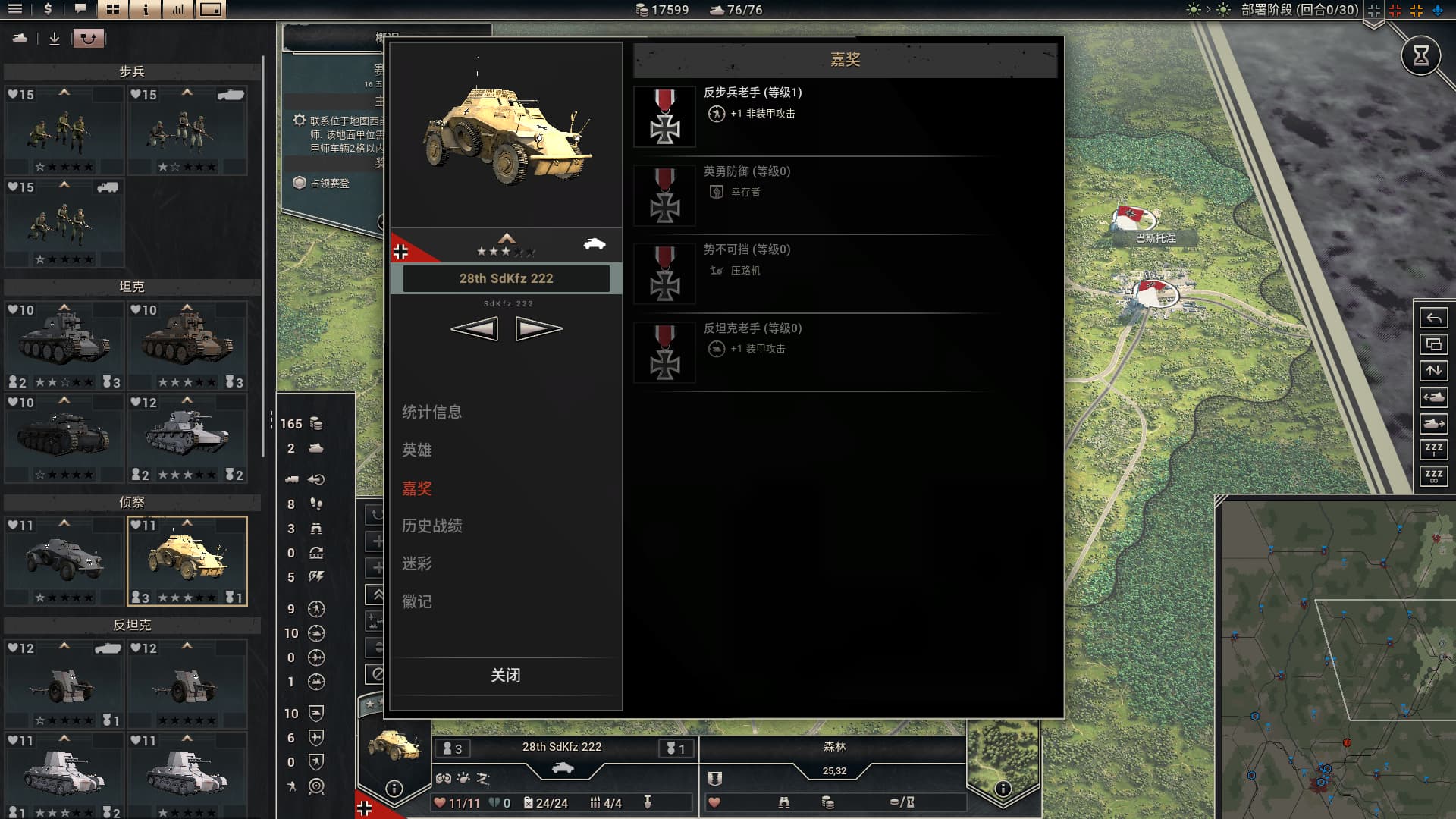Show the previous unit with left arrow
Screen dimensions: 1456x819
pos(475,328)
